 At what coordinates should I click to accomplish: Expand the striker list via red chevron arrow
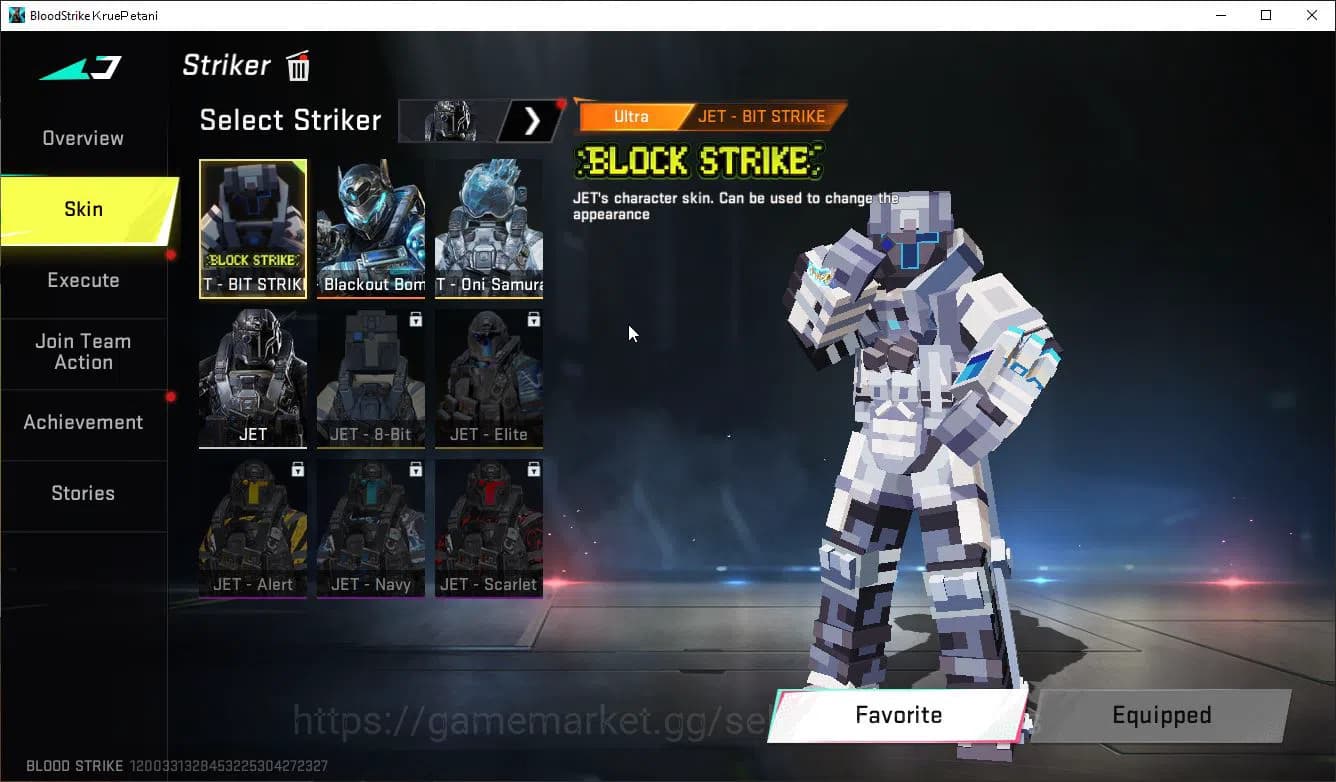point(530,120)
